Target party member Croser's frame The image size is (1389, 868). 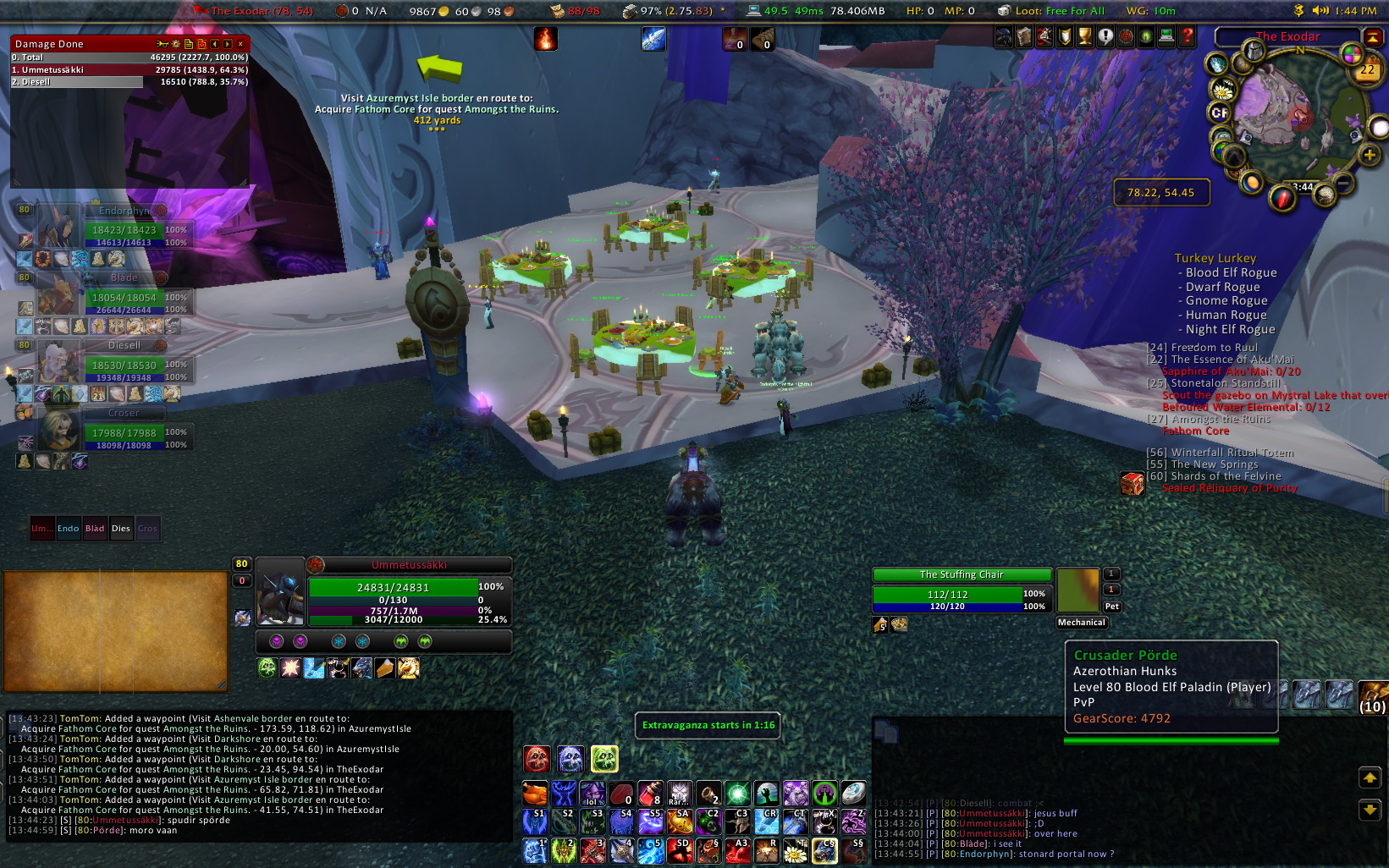[124, 431]
